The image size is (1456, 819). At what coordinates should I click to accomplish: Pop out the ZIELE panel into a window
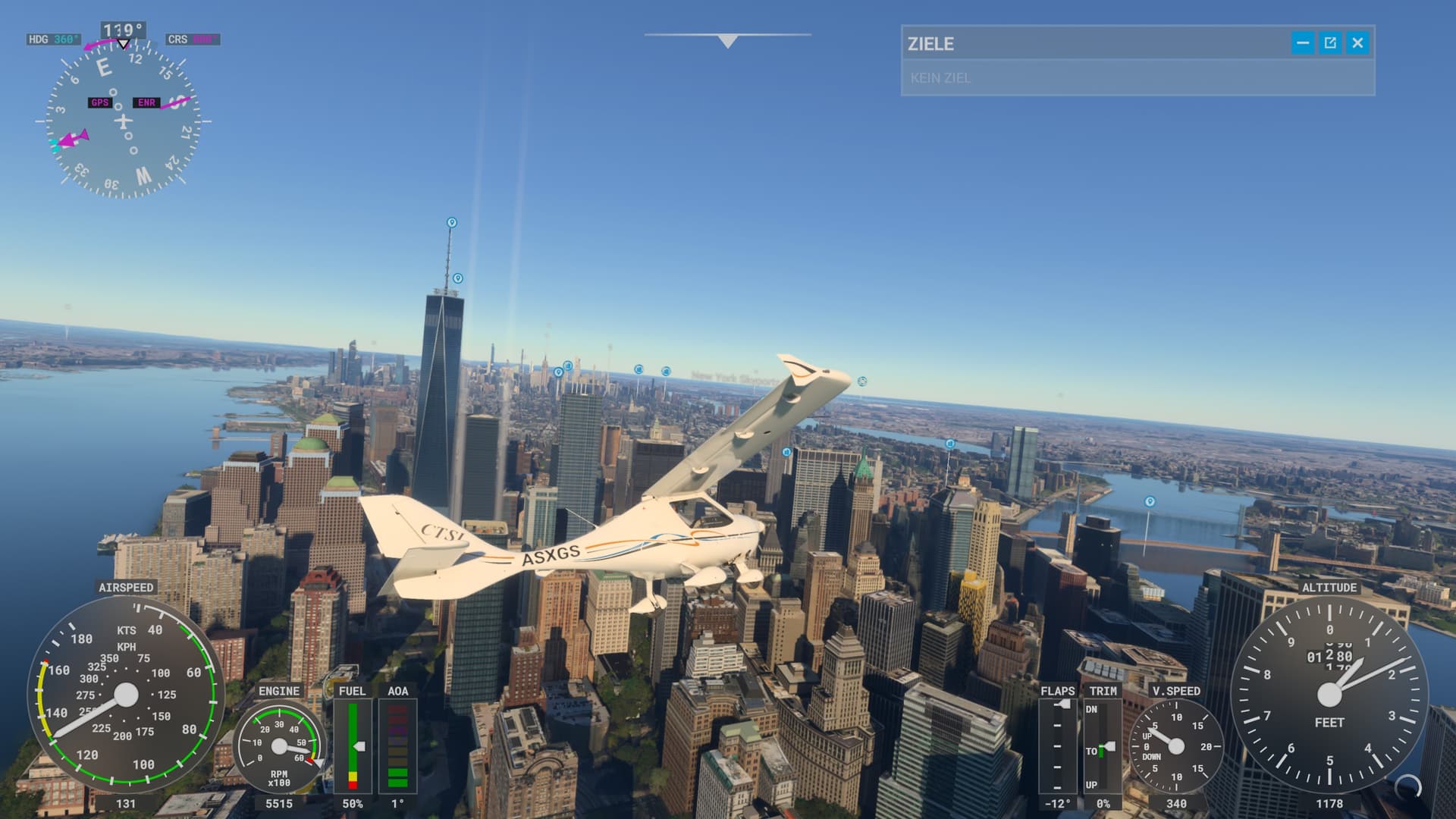pos(1330,43)
